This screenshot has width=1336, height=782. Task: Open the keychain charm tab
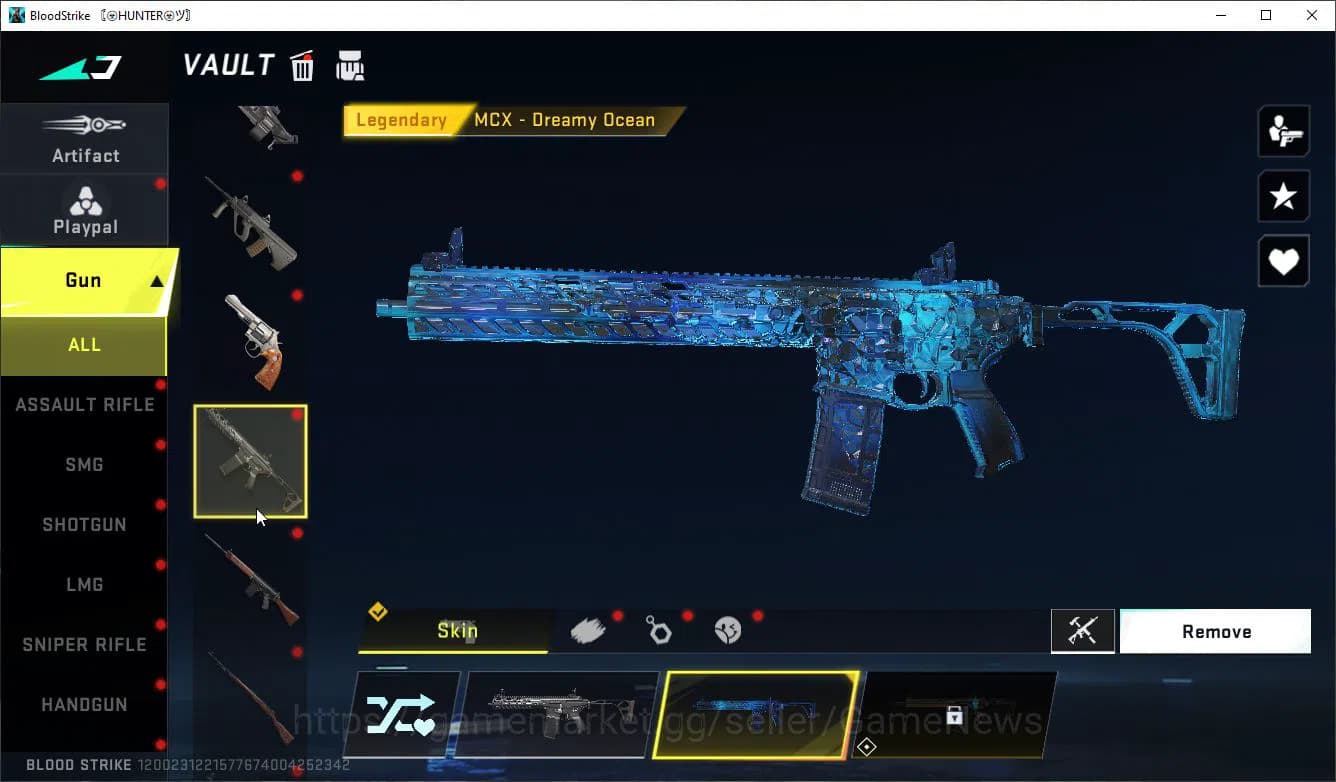point(658,630)
